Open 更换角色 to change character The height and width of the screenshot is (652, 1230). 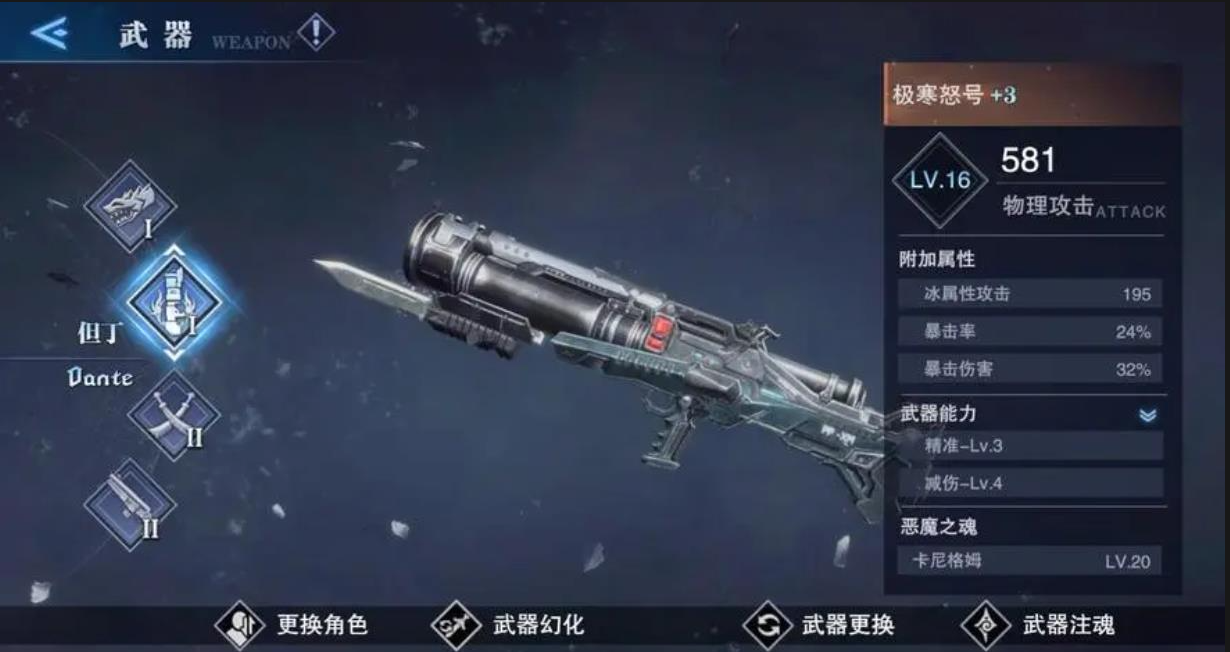[292, 626]
